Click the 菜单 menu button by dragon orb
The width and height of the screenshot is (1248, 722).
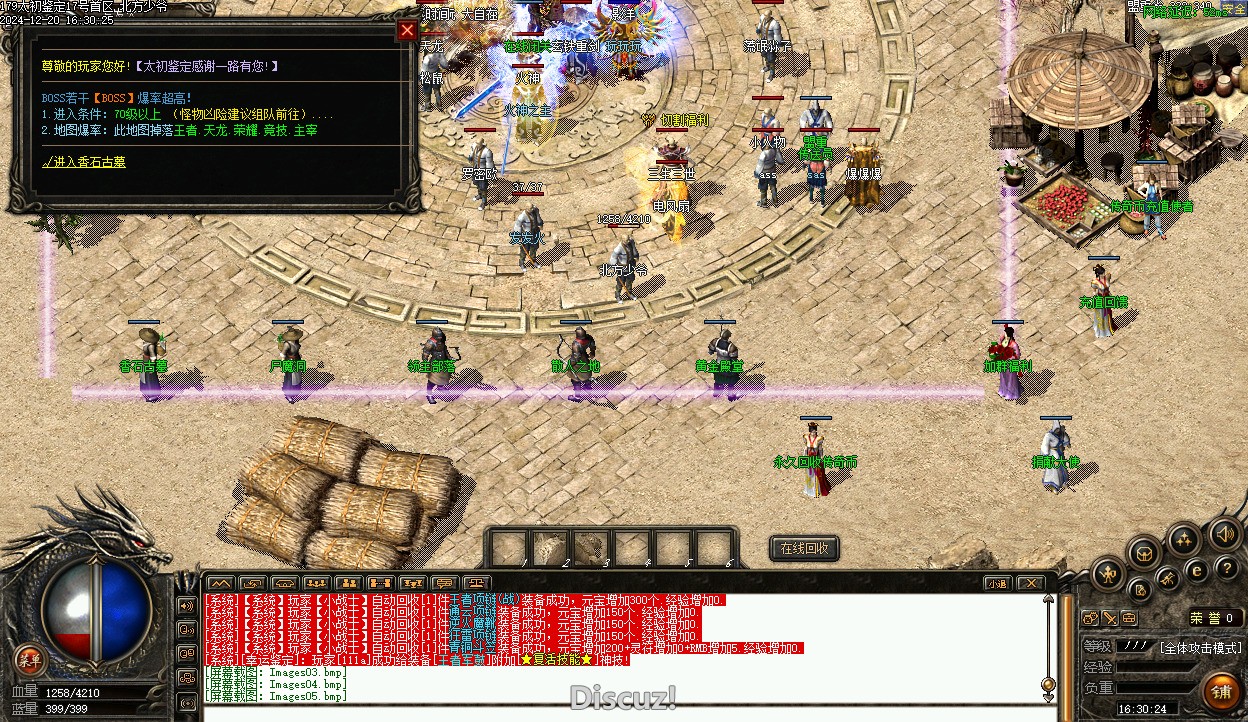[30, 659]
